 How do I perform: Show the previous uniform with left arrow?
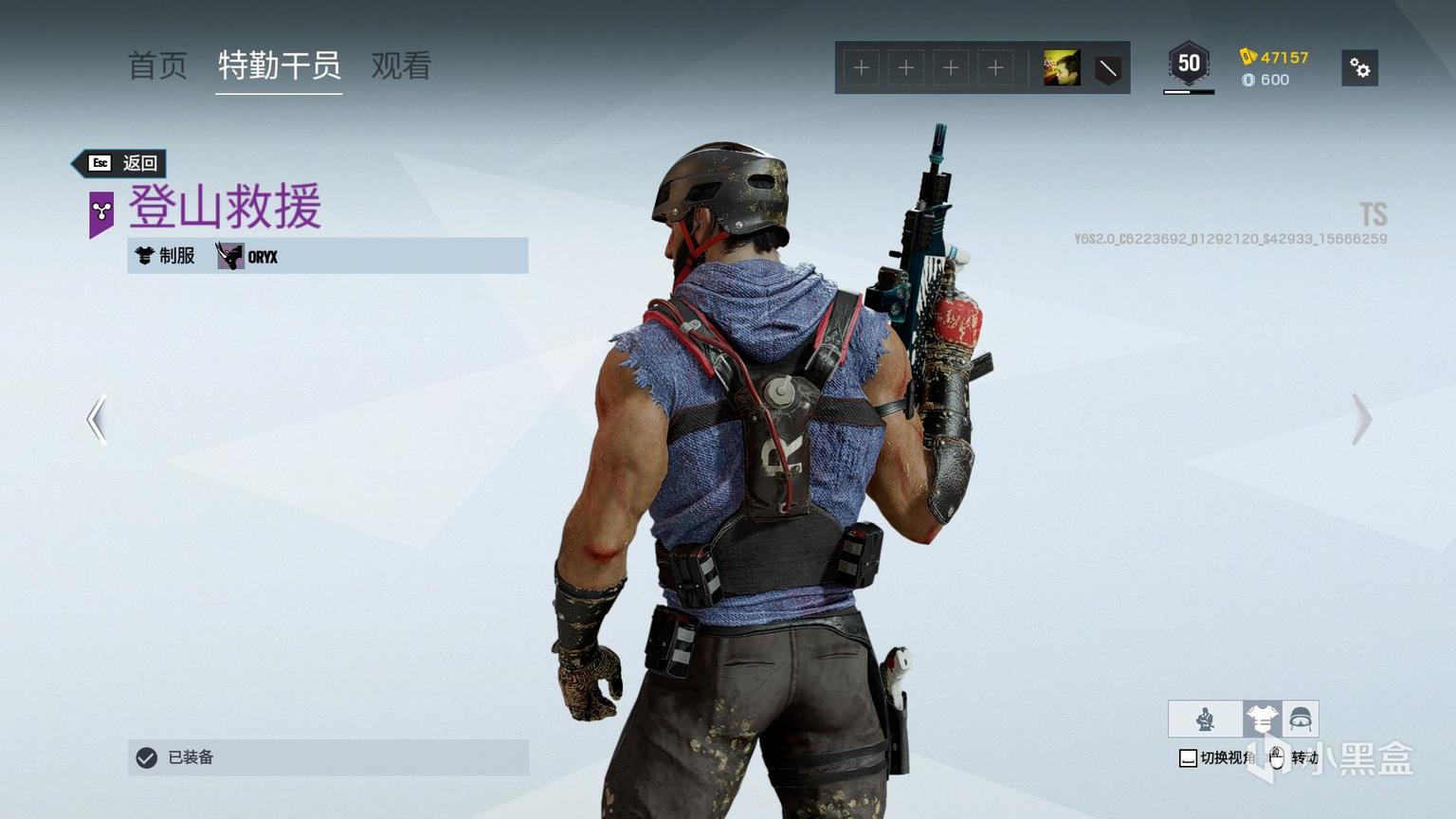pos(97,419)
